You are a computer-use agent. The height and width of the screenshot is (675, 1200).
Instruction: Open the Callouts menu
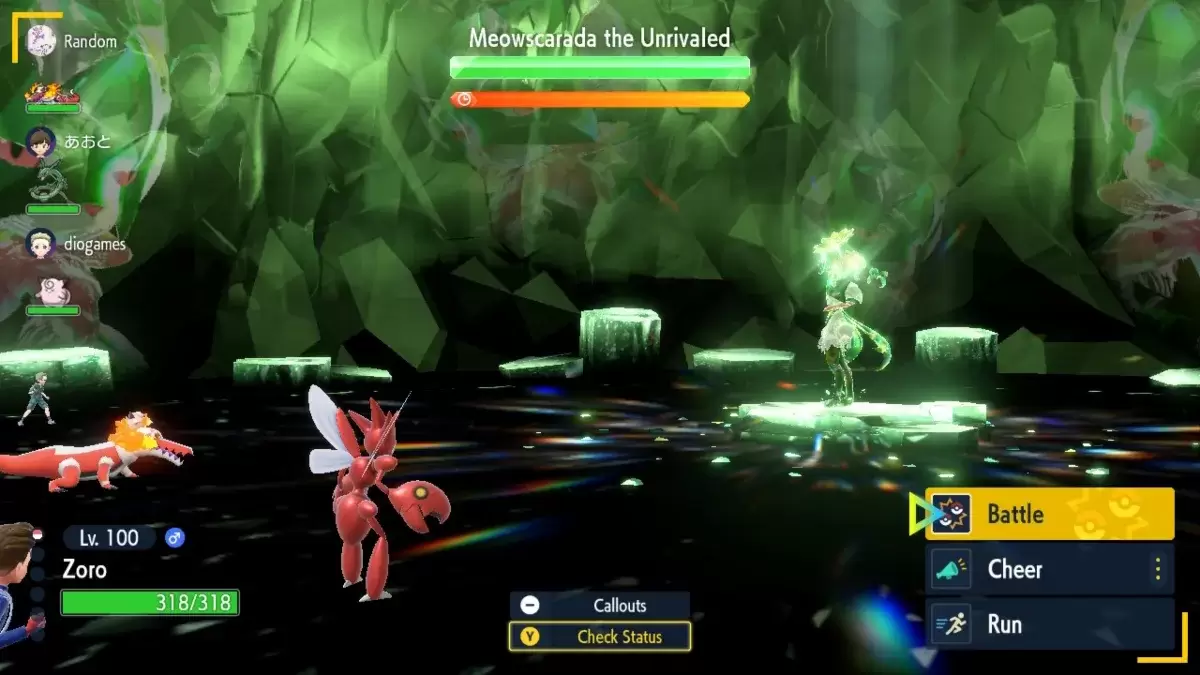coord(600,605)
